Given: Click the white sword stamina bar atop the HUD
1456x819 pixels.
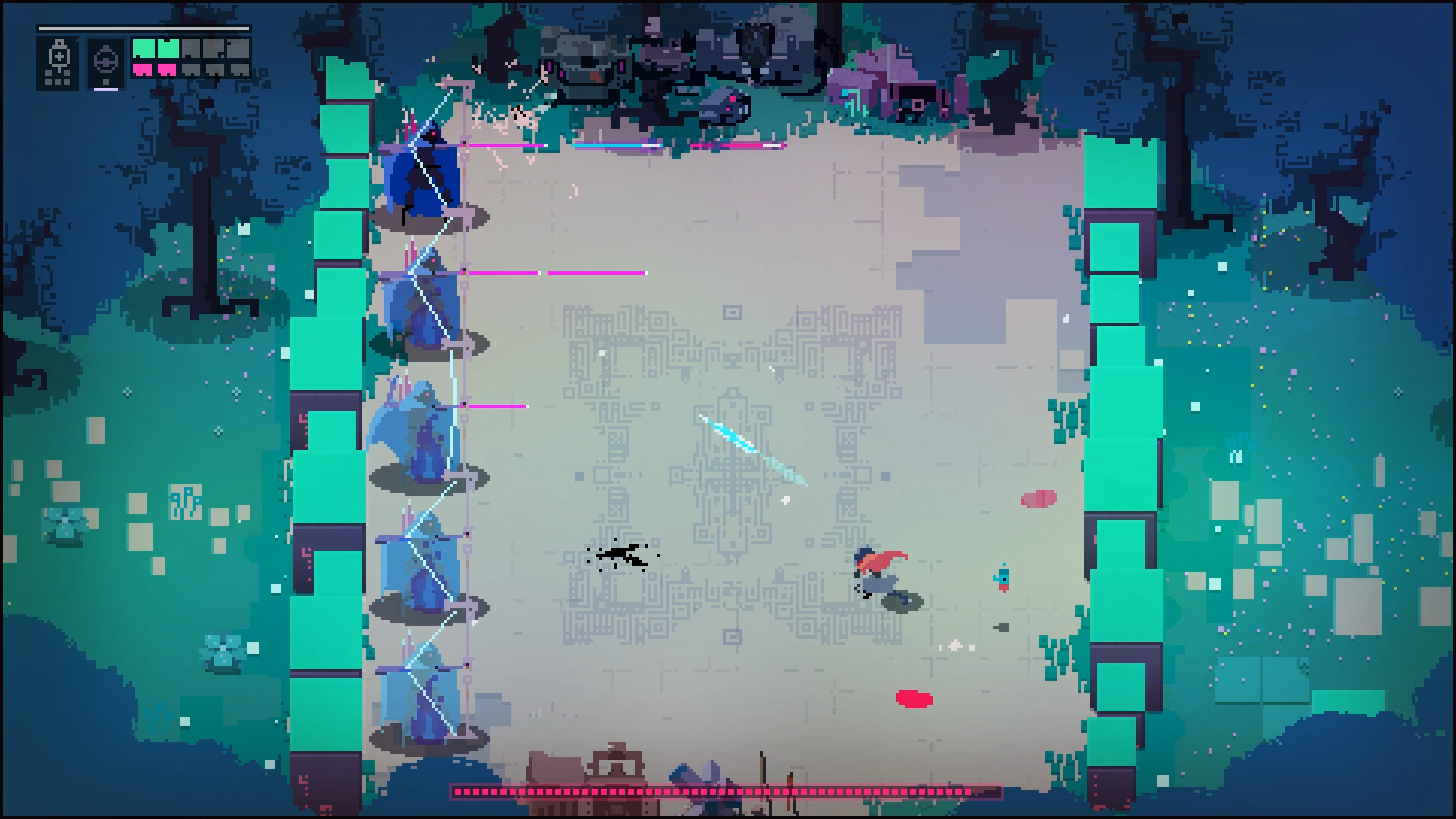Looking at the screenshot, I should click(x=144, y=29).
